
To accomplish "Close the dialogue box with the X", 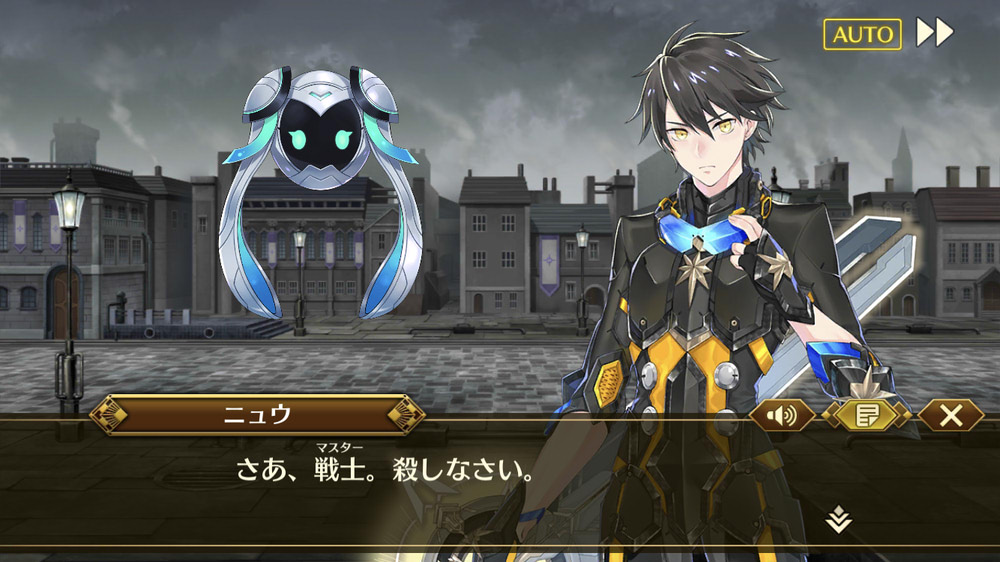I will tap(949, 415).
